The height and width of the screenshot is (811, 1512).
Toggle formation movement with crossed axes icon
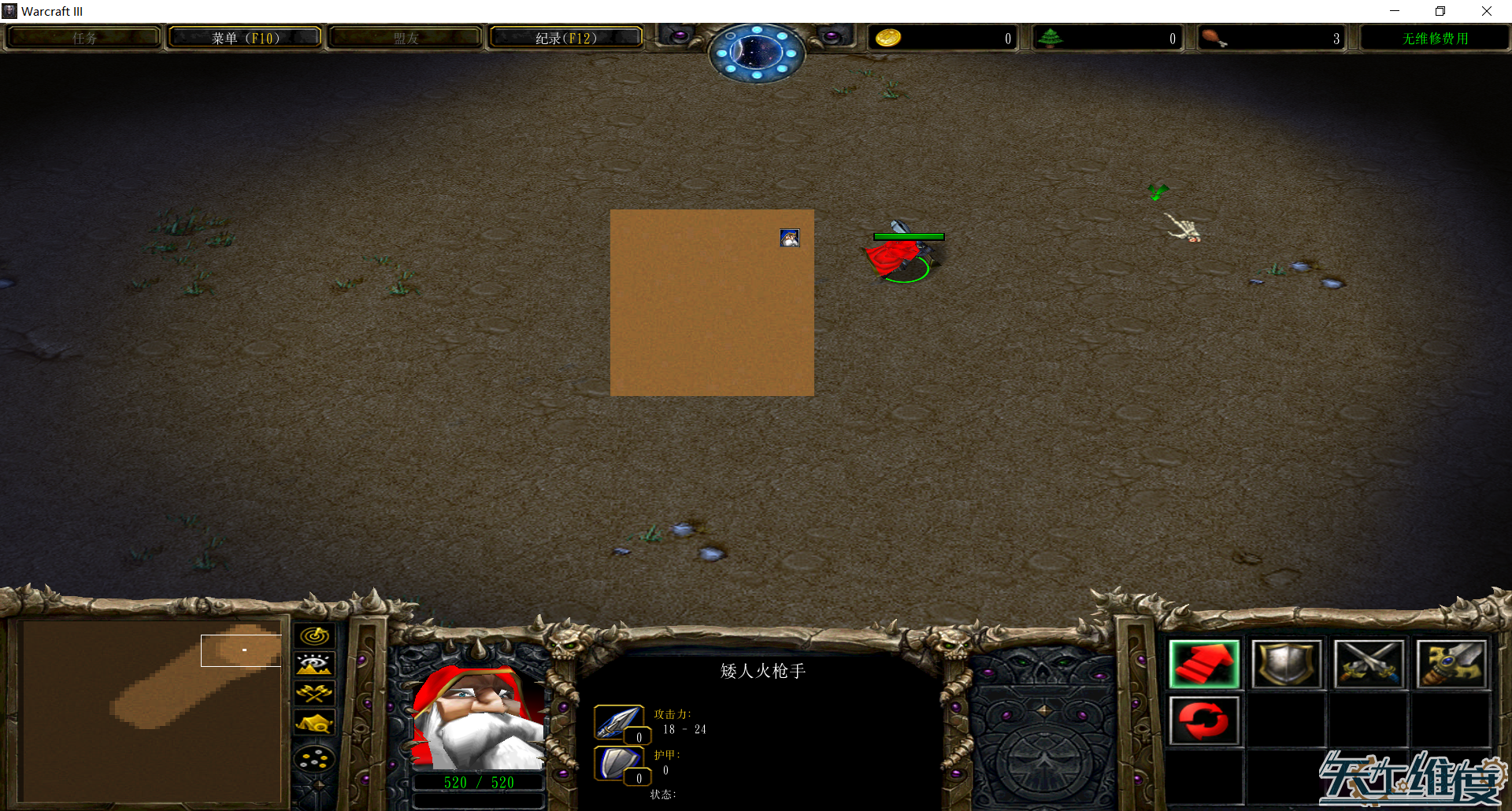click(315, 691)
